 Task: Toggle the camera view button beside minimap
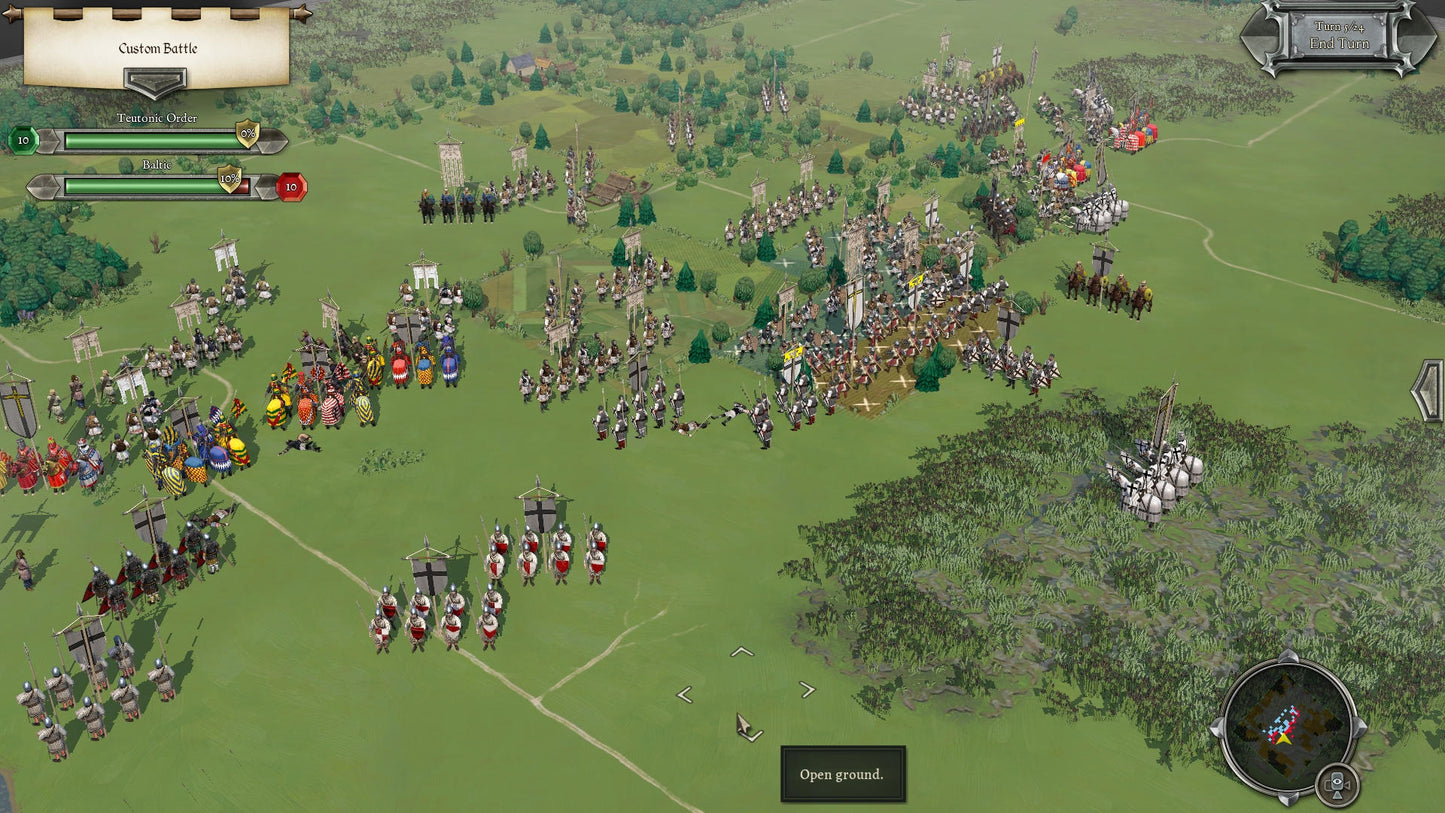pyautogui.click(x=1336, y=783)
